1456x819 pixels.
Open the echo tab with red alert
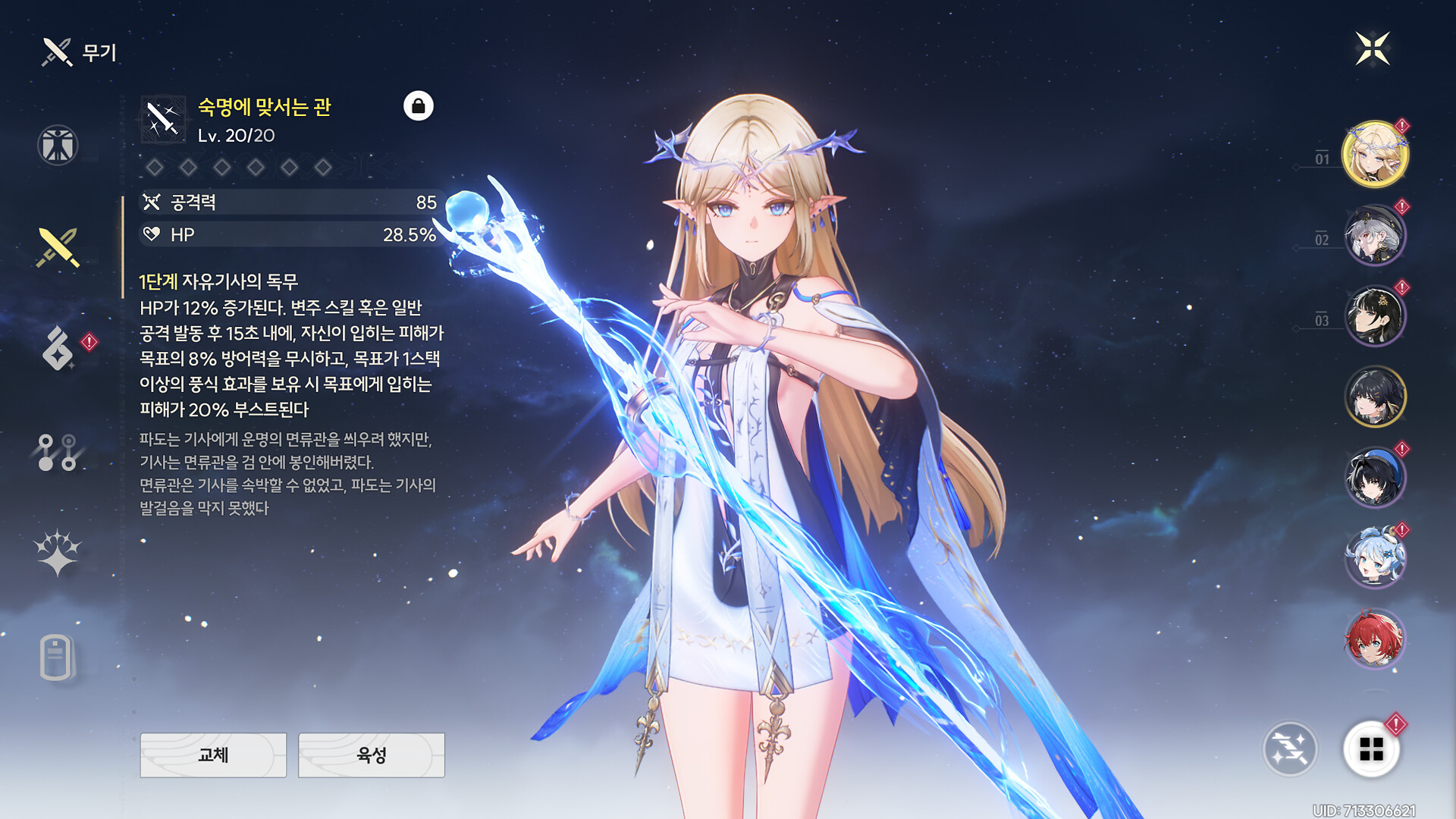tap(58, 348)
